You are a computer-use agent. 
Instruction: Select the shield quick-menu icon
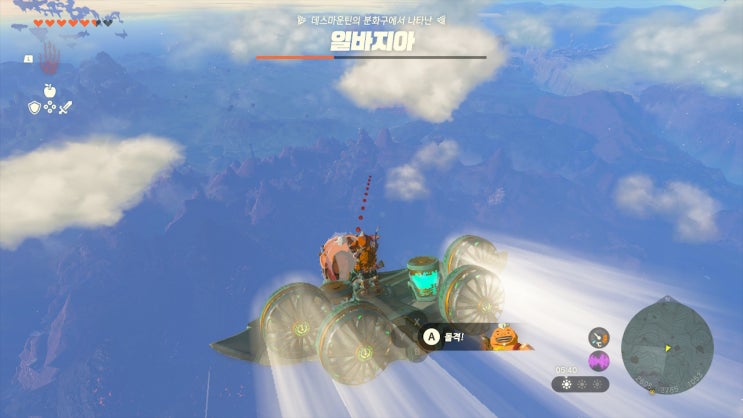(32, 108)
